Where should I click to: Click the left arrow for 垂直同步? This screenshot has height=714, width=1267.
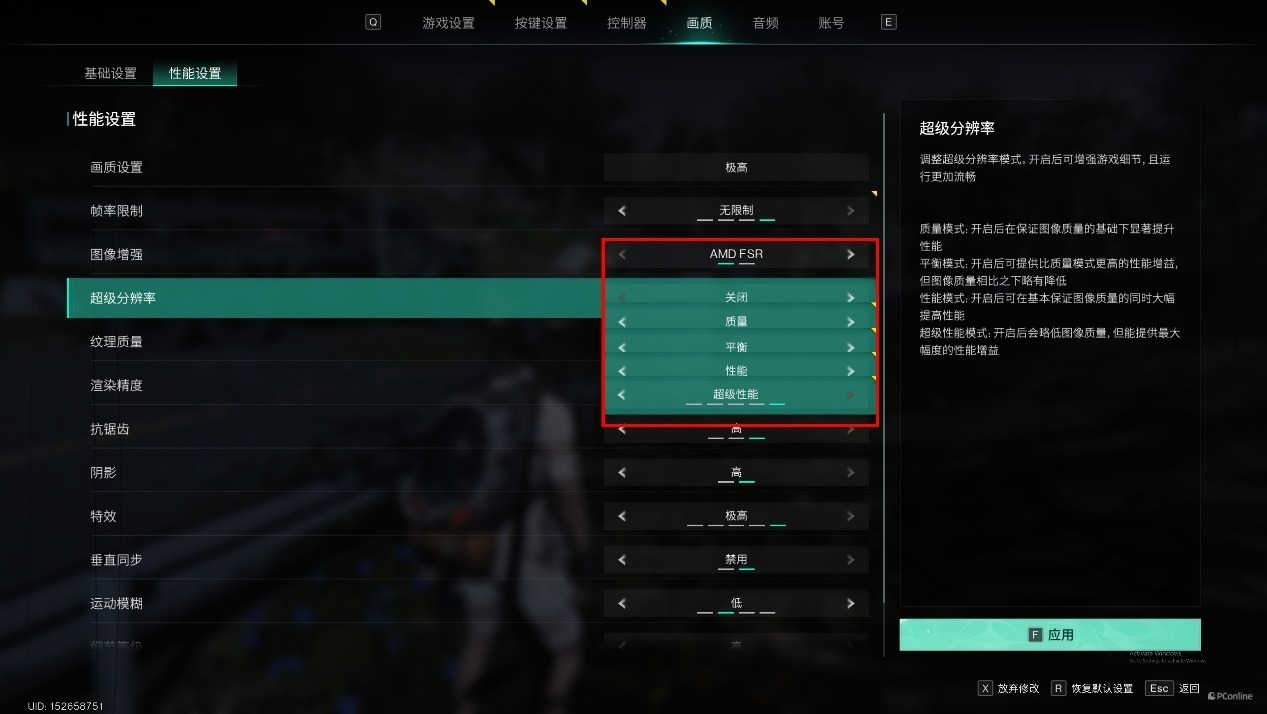click(622, 560)
